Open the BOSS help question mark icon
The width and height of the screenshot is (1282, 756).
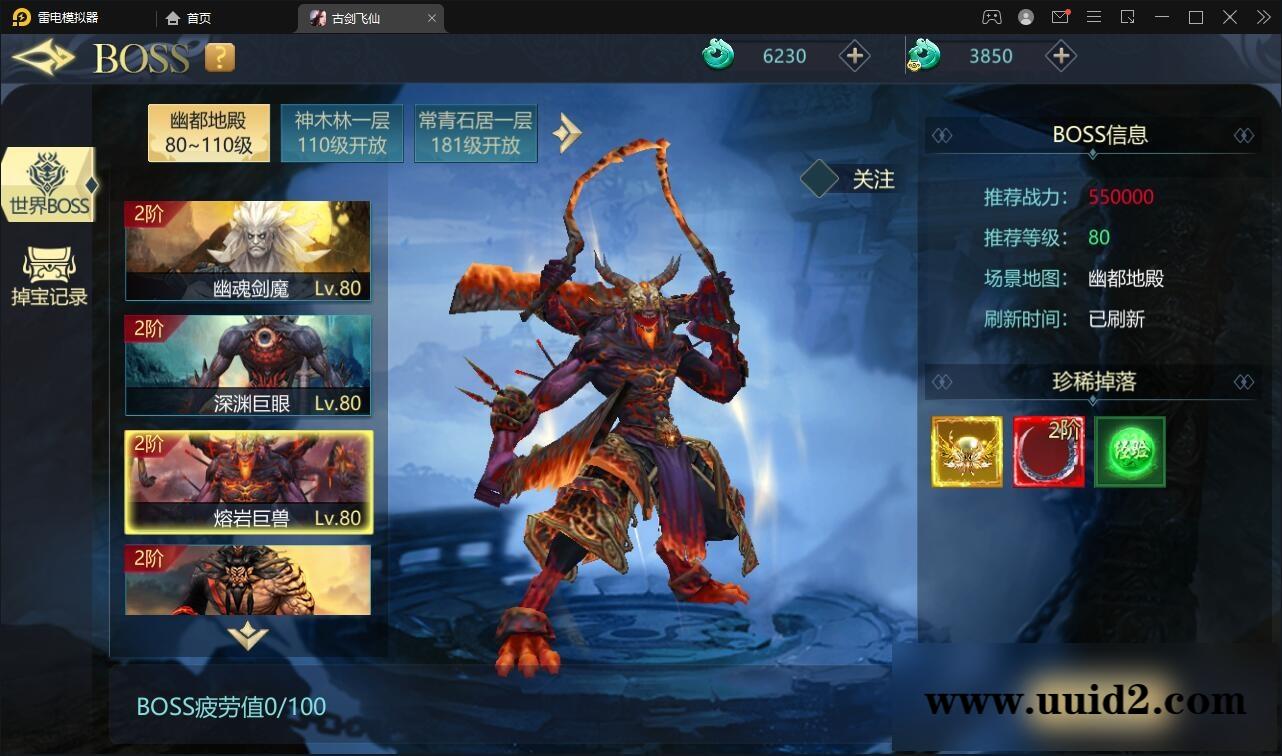click(x=218, y=57)
